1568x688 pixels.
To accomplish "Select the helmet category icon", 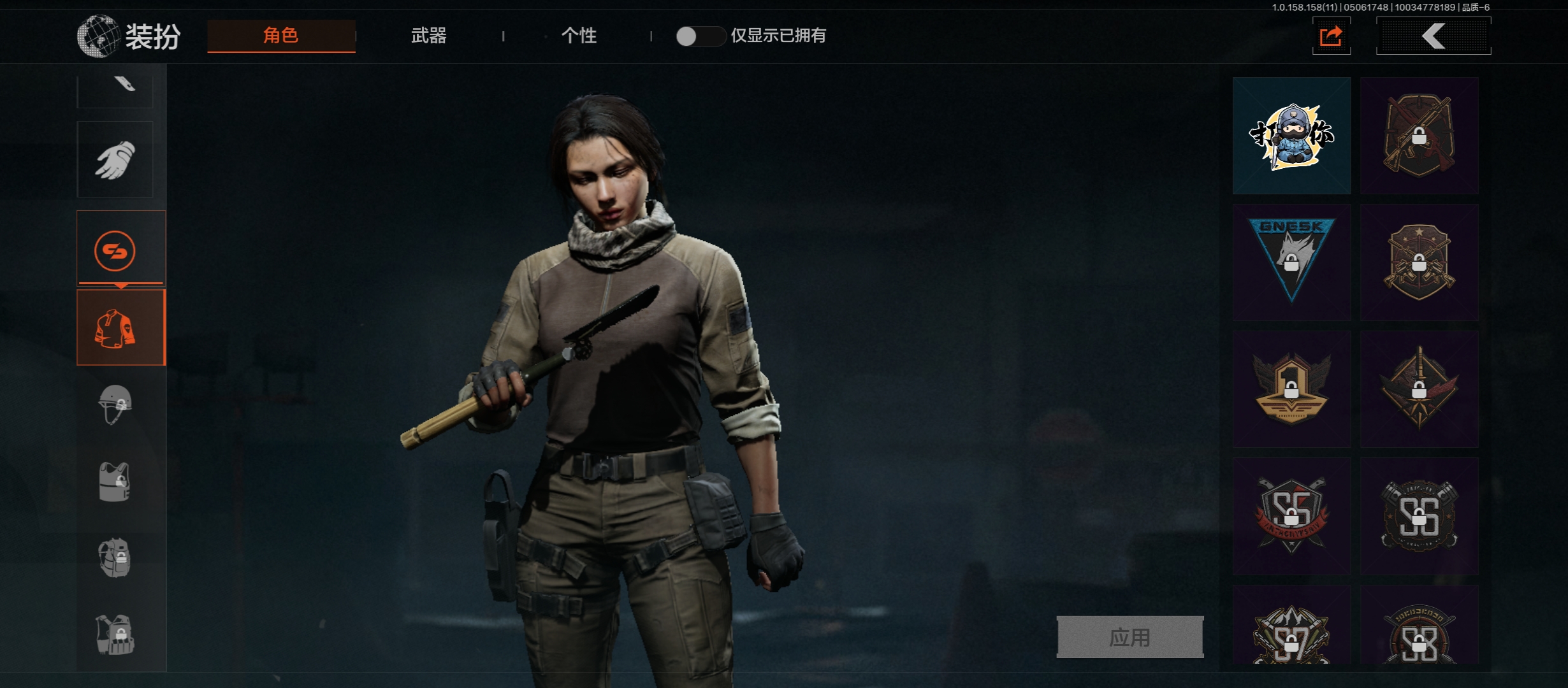I will [x=115, y=404].
